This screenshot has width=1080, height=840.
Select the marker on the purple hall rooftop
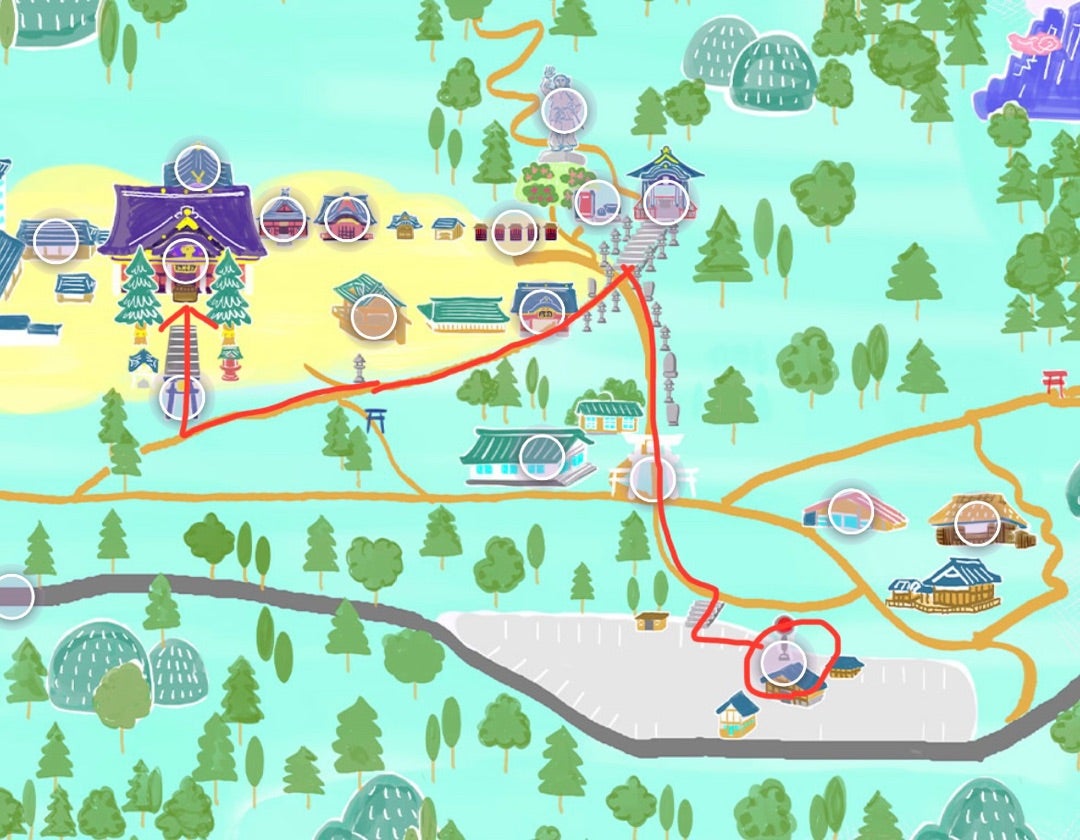[x=197, y=168]
